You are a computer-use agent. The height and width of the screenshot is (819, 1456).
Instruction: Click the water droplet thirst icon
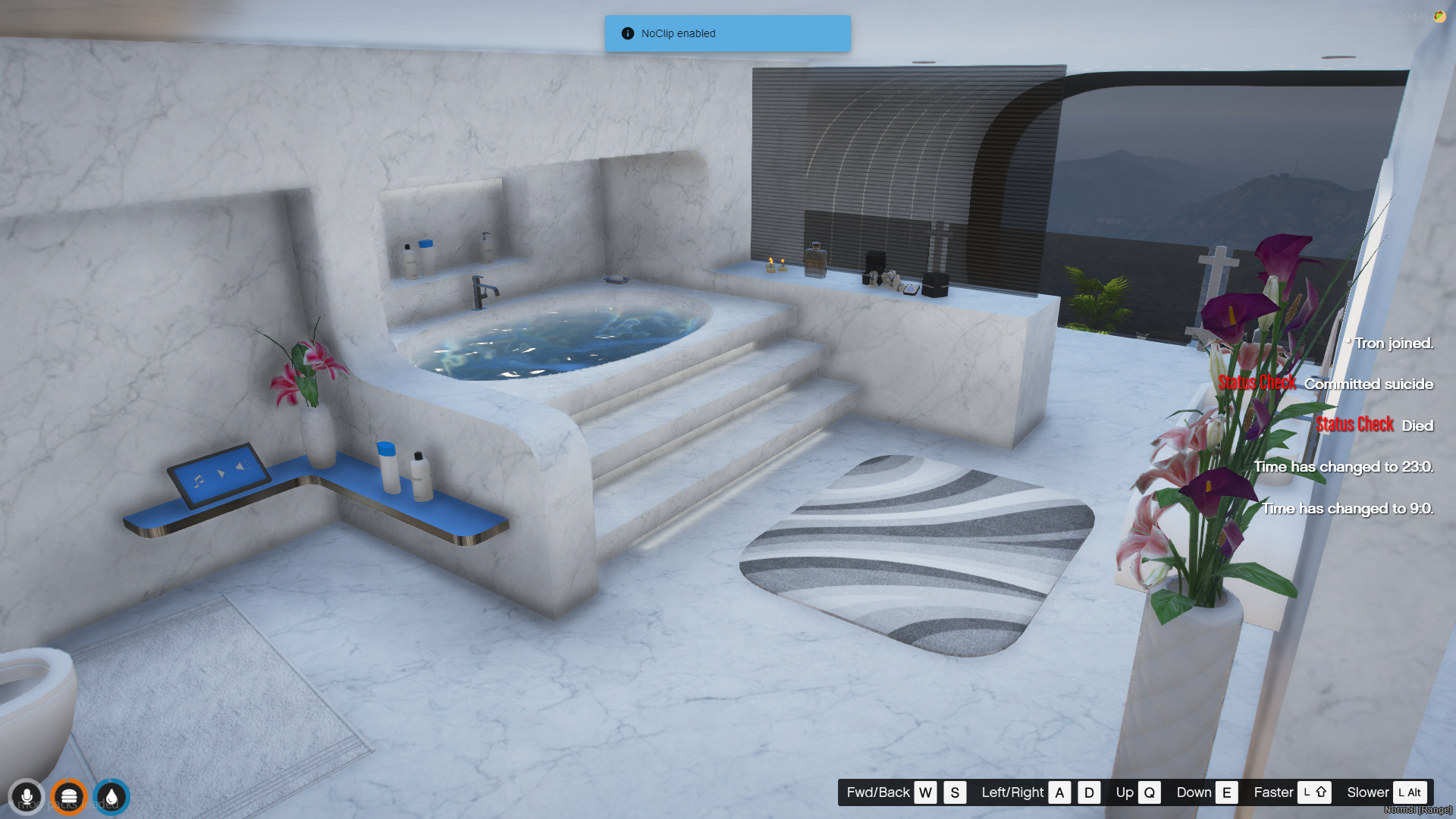click(x=111, y=797)
